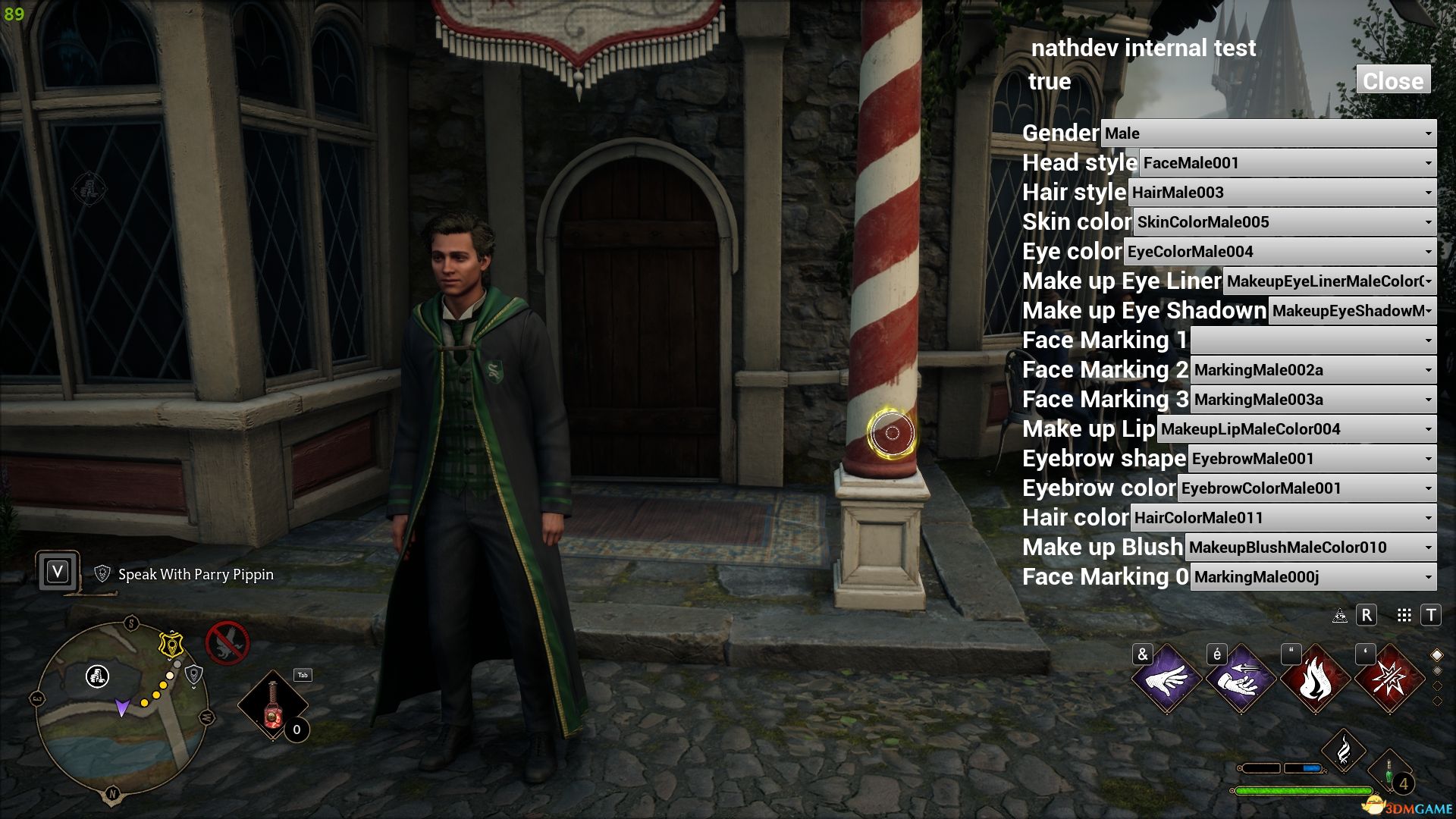Expand the Head style dropdown

[x=1287, y=163]
